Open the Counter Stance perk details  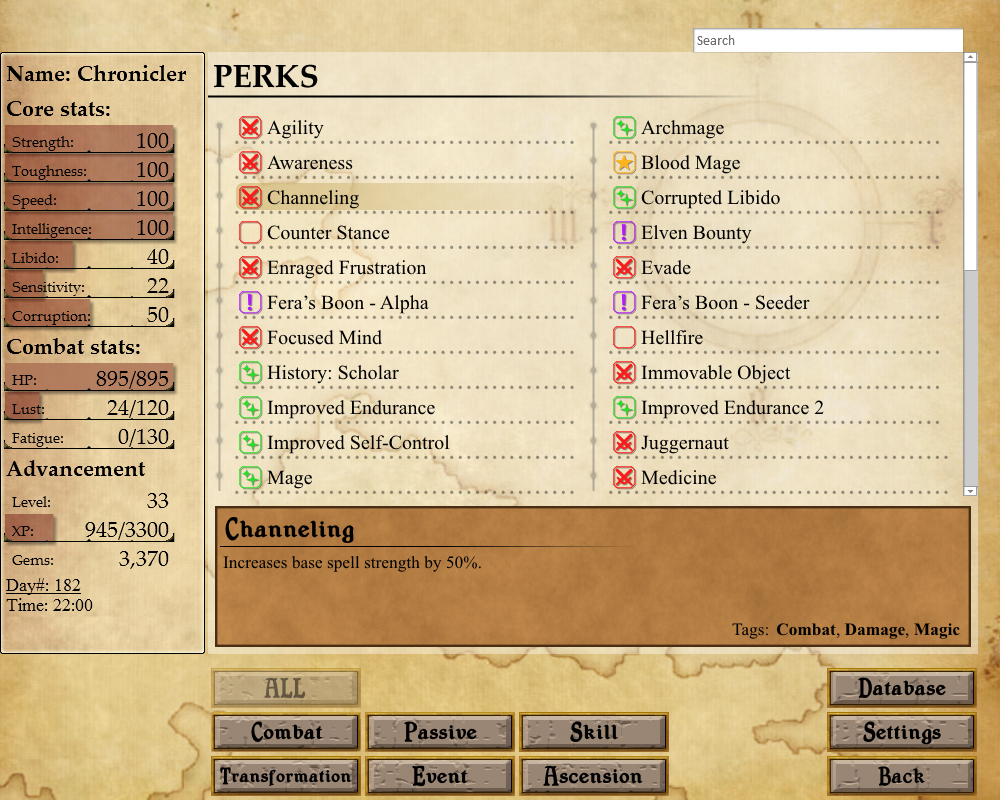[328, 233]
